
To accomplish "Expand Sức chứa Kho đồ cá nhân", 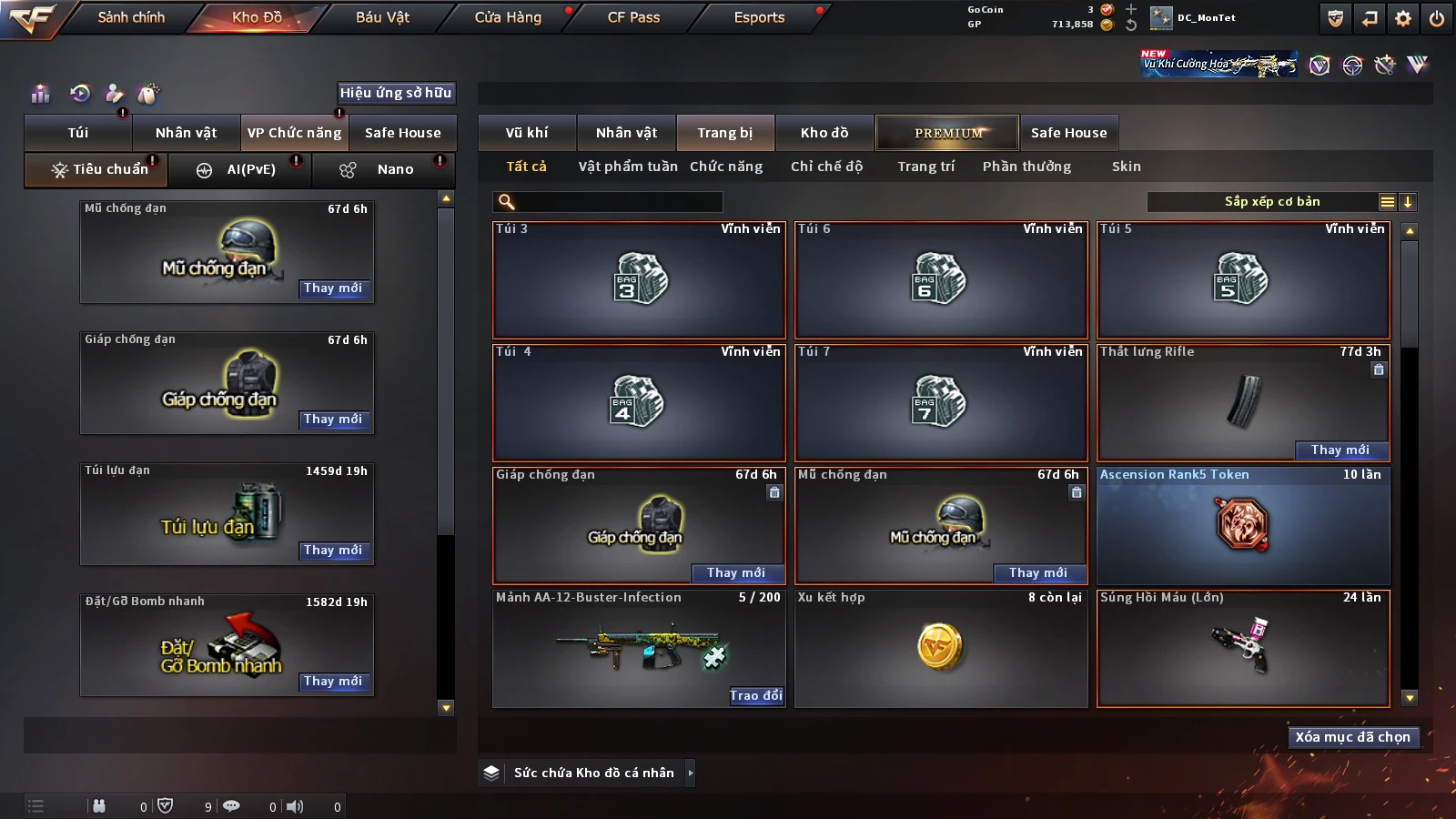I will point(690,773).
